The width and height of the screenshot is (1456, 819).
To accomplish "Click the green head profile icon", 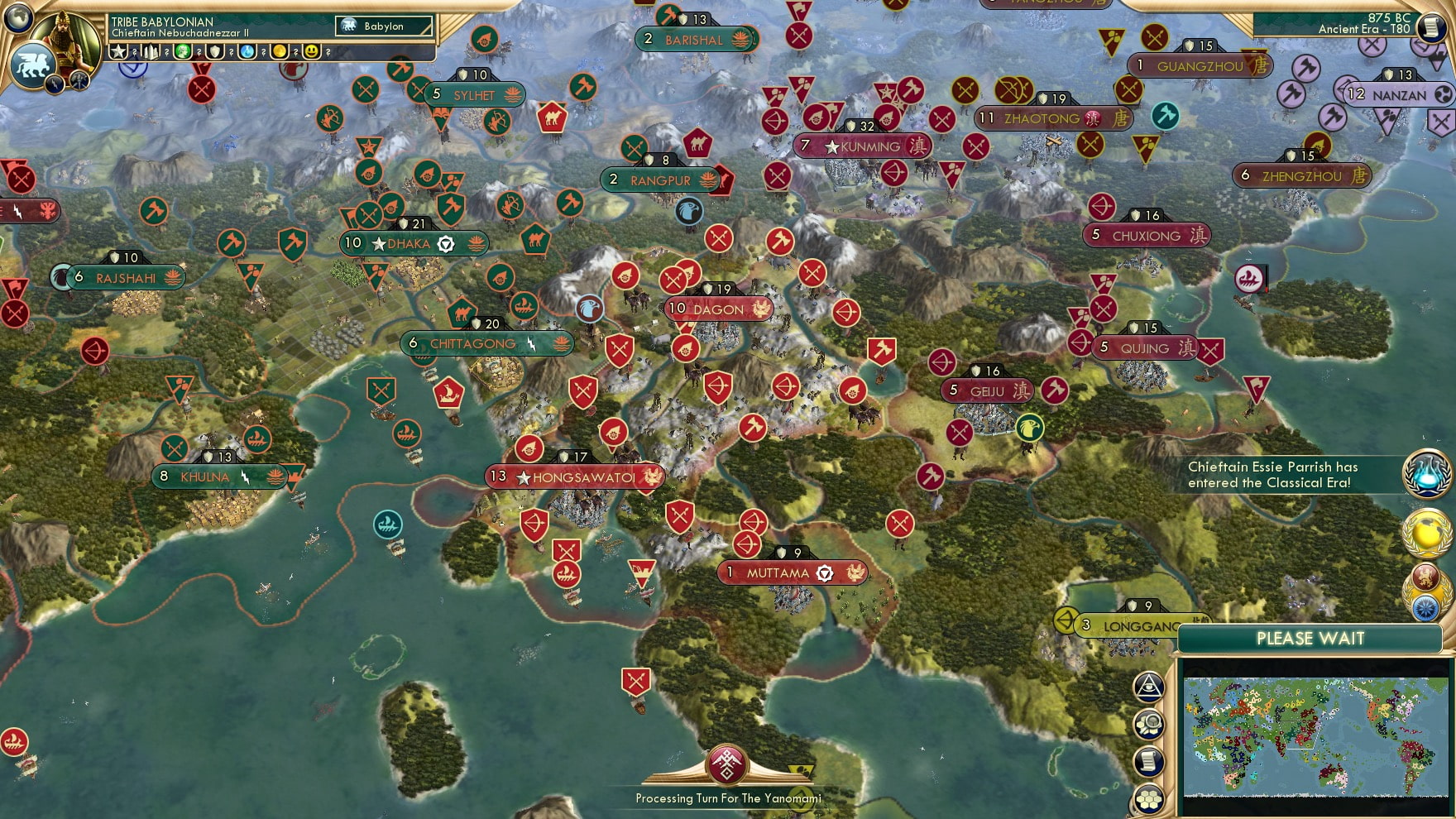I will (183, 52).
